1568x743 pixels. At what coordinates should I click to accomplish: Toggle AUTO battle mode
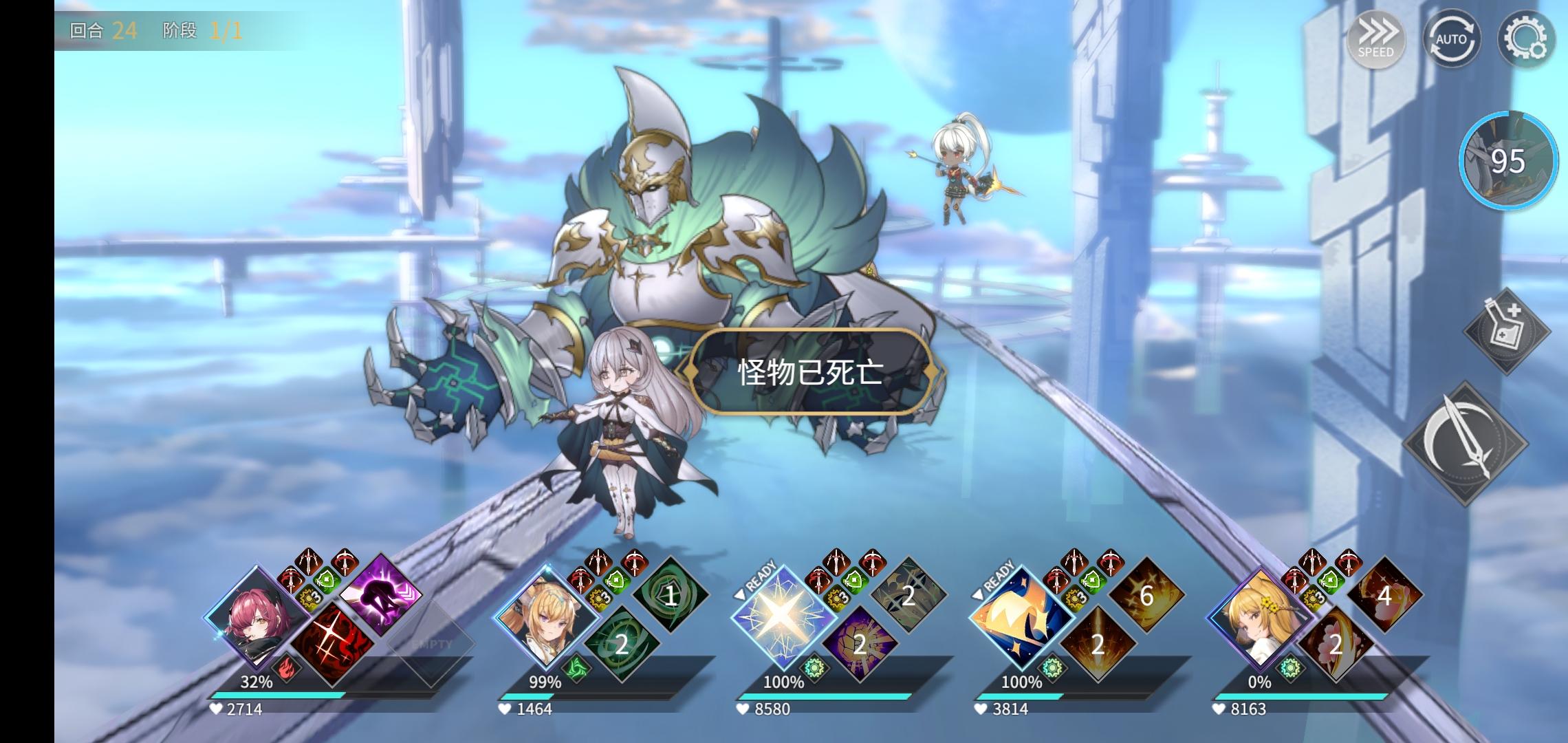click(1451, 39)
